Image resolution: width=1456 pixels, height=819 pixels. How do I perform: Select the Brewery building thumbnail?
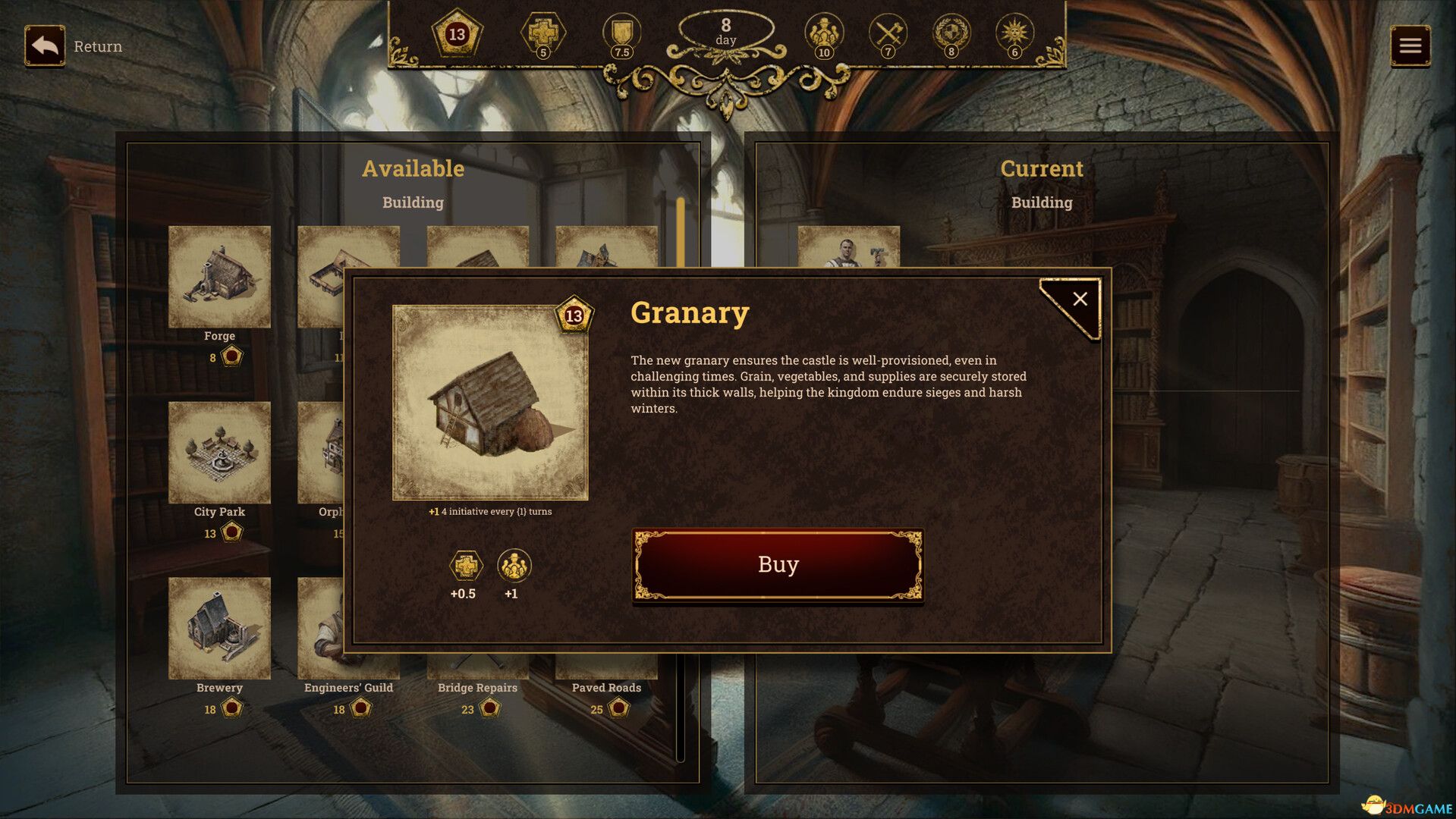pyautogui.click(x=219, y=627)
